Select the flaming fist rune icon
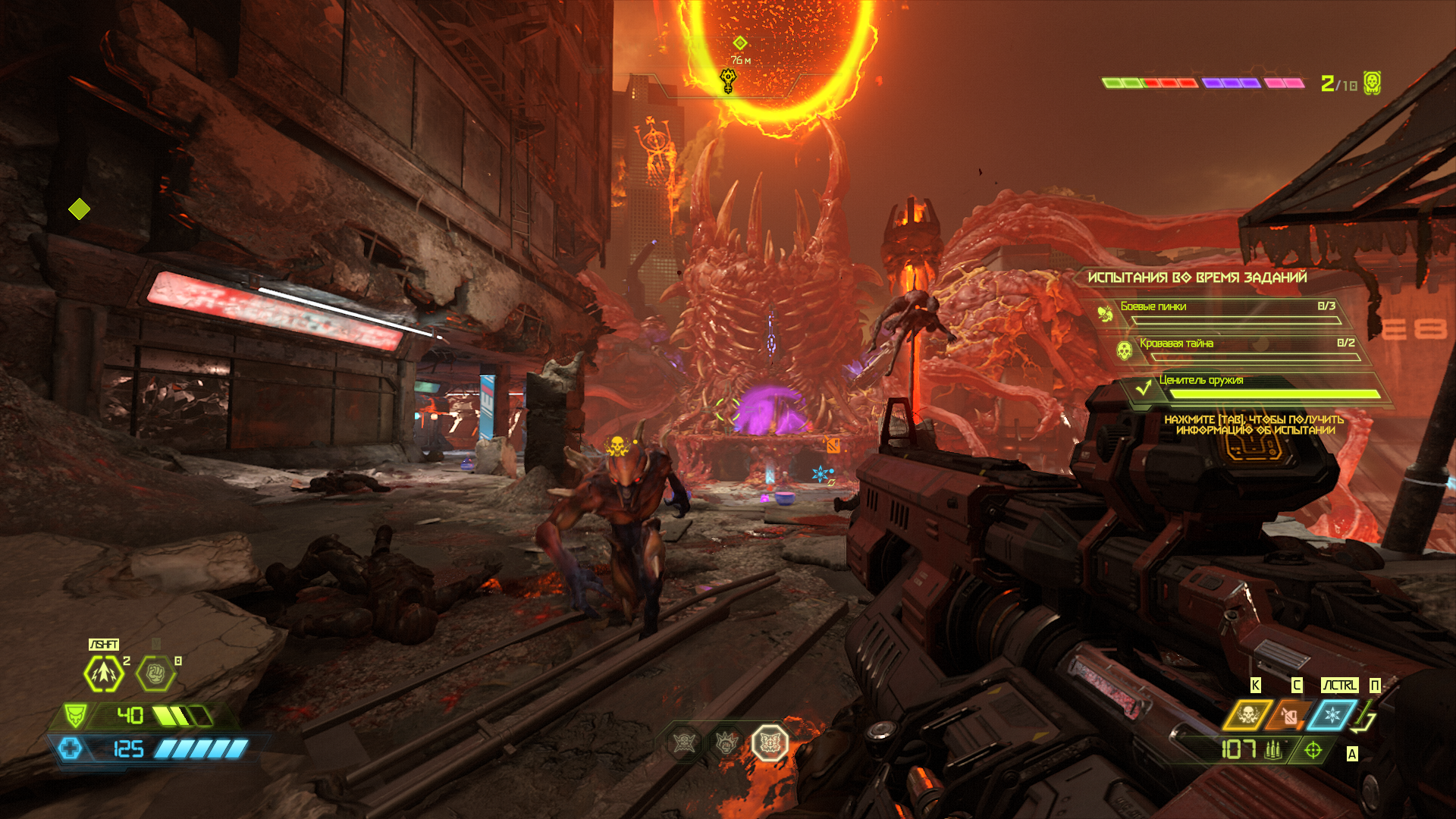The image size is (1456, 819). [726, 743]
